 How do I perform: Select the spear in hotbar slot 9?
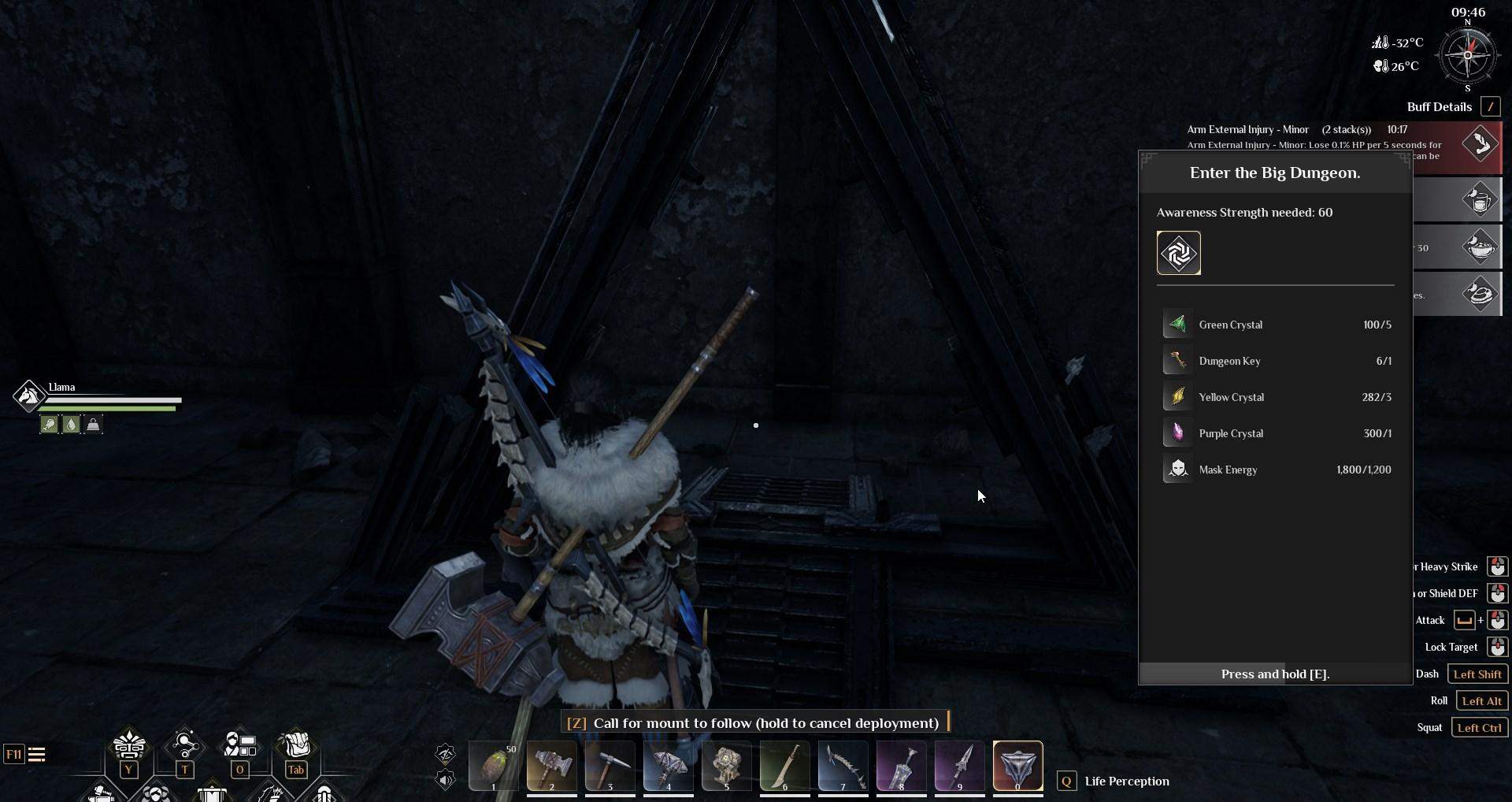[x=959, y=766]
